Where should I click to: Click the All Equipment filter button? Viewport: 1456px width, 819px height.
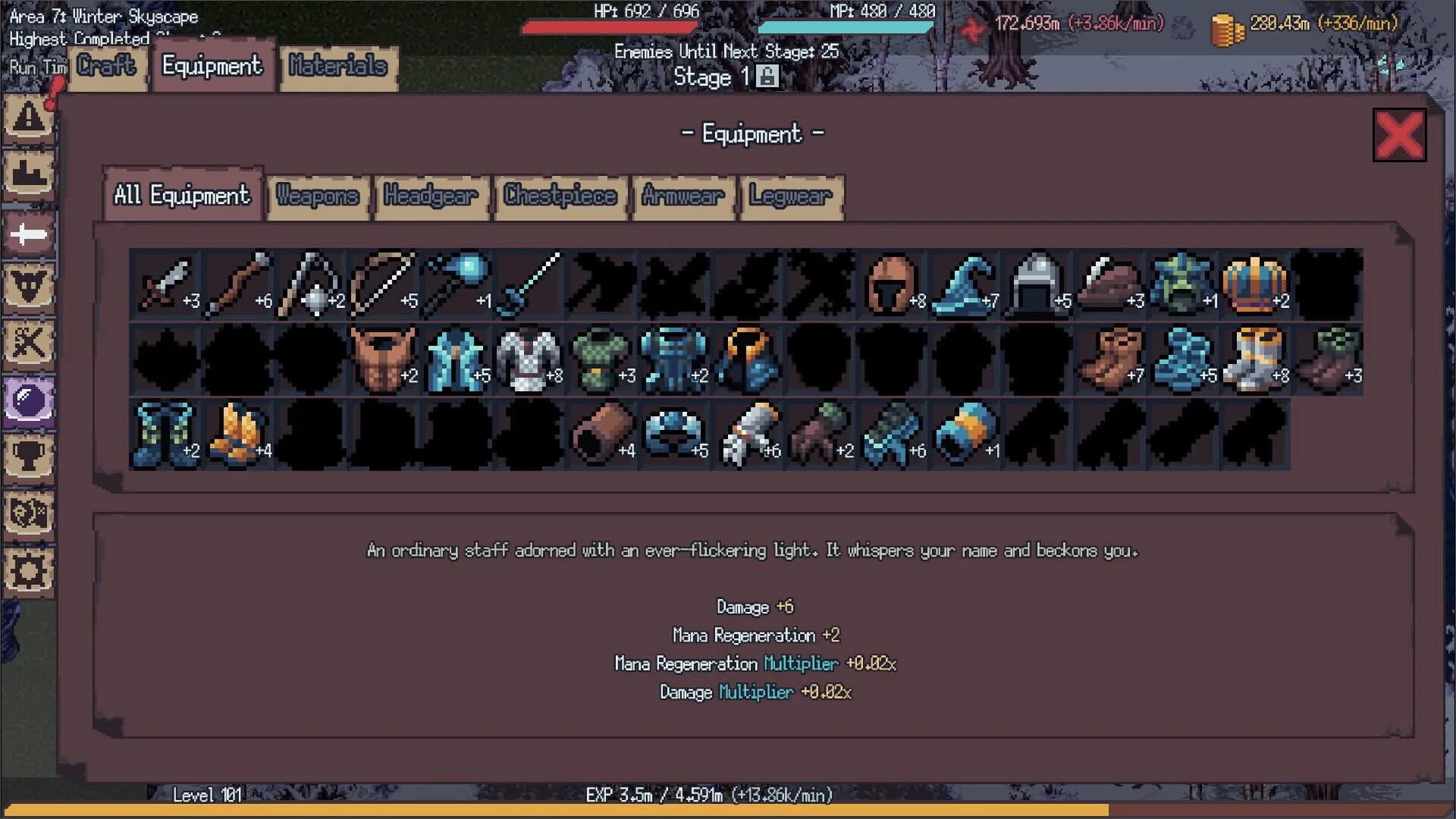point(182,195)
